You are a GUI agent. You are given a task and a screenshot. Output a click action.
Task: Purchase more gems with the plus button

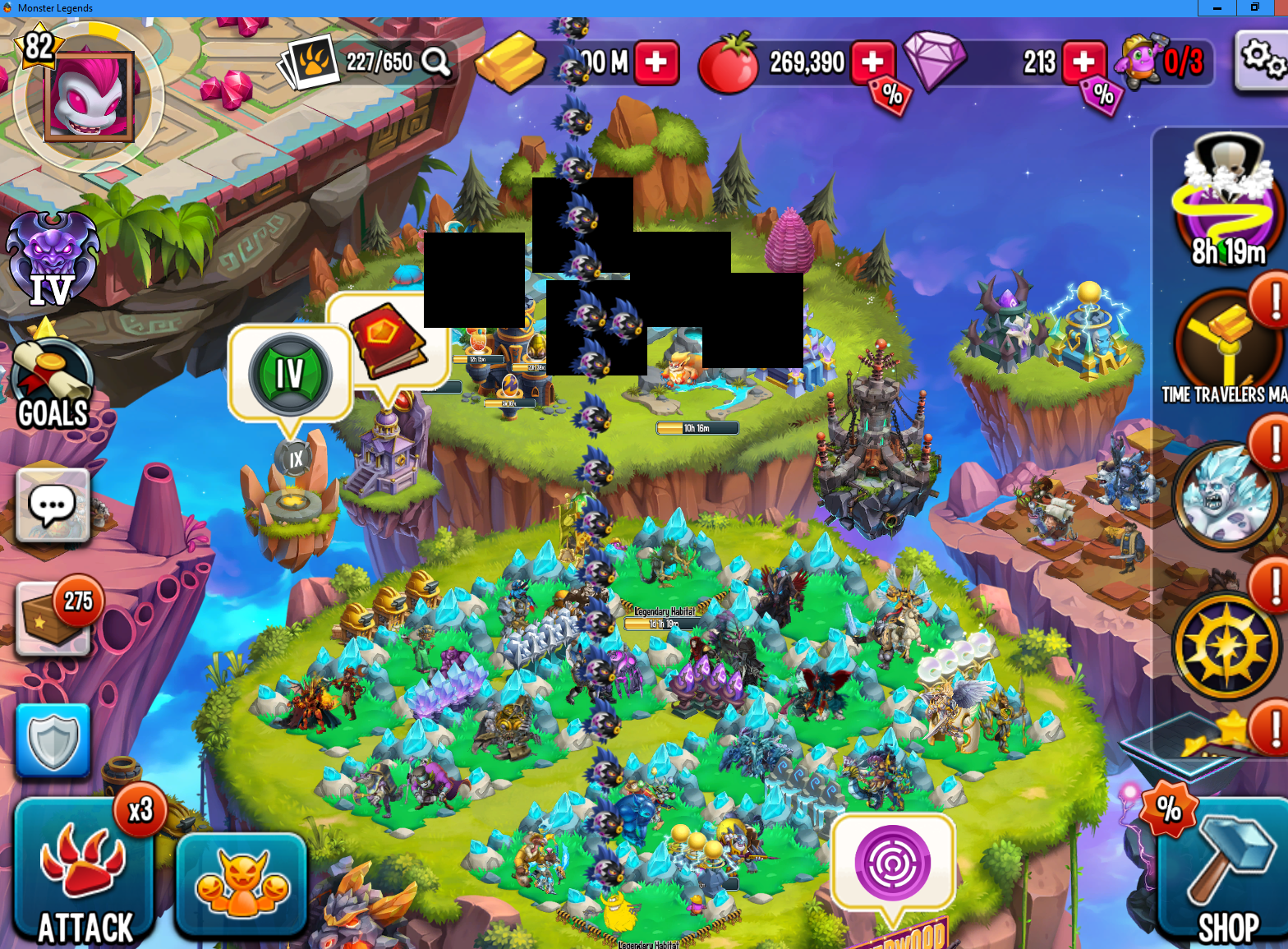pos(1083,62)
